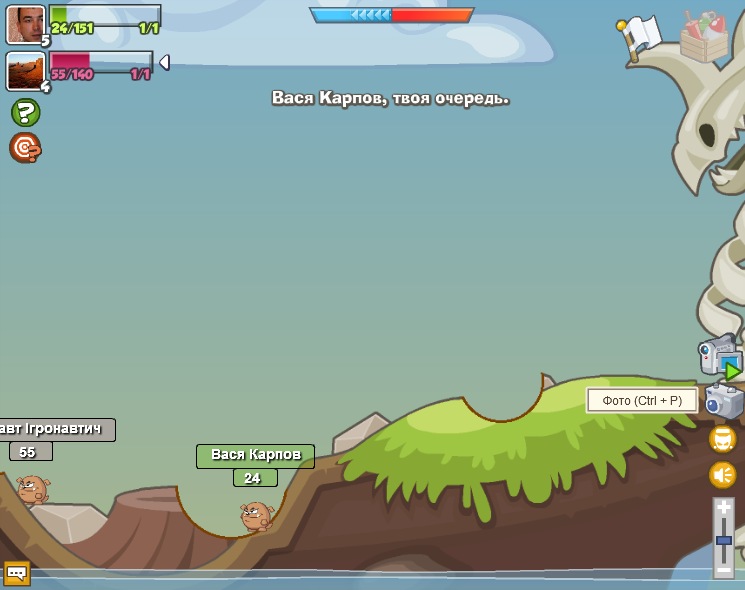Click the white surrender flag
Image resolution: width=745 pixels, height=590 pixels.
pos(641,36)
